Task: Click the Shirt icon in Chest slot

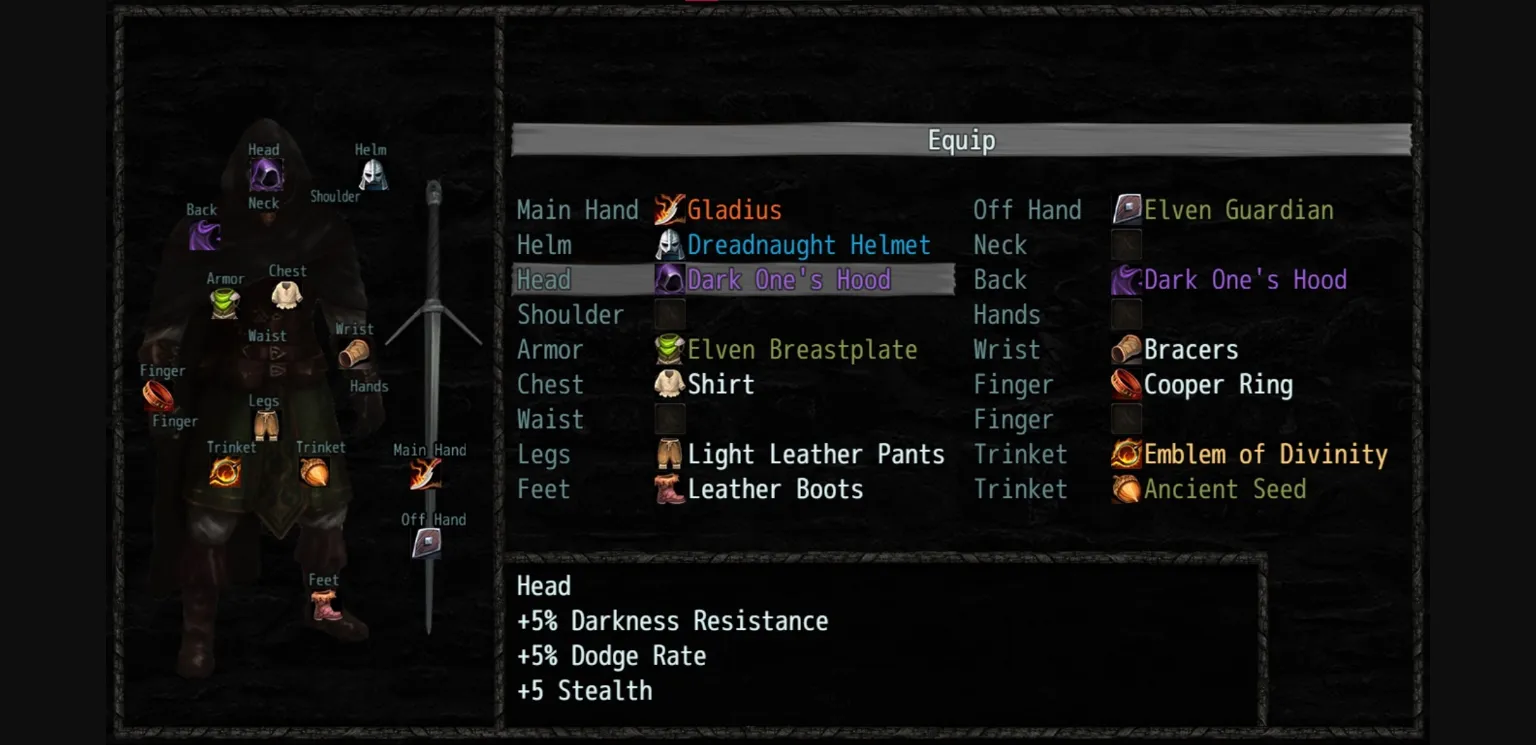Action: click(x=670, y=384)
